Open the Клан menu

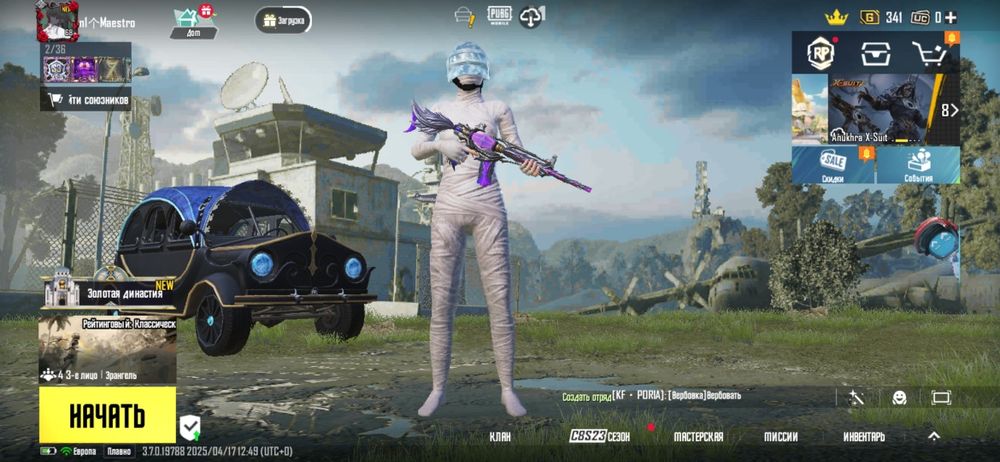(500, 437)
